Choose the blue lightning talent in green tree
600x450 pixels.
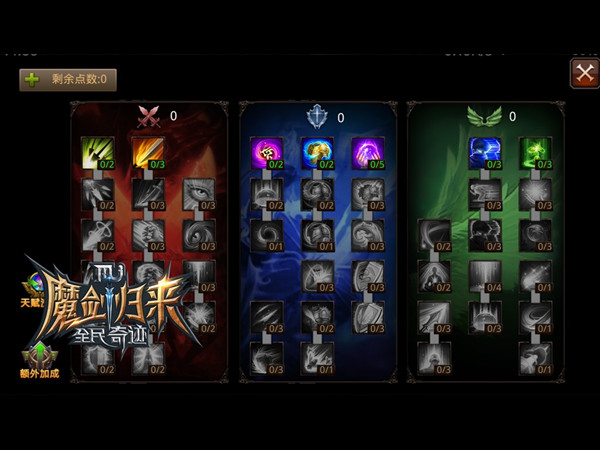click(x=484, y=152)
